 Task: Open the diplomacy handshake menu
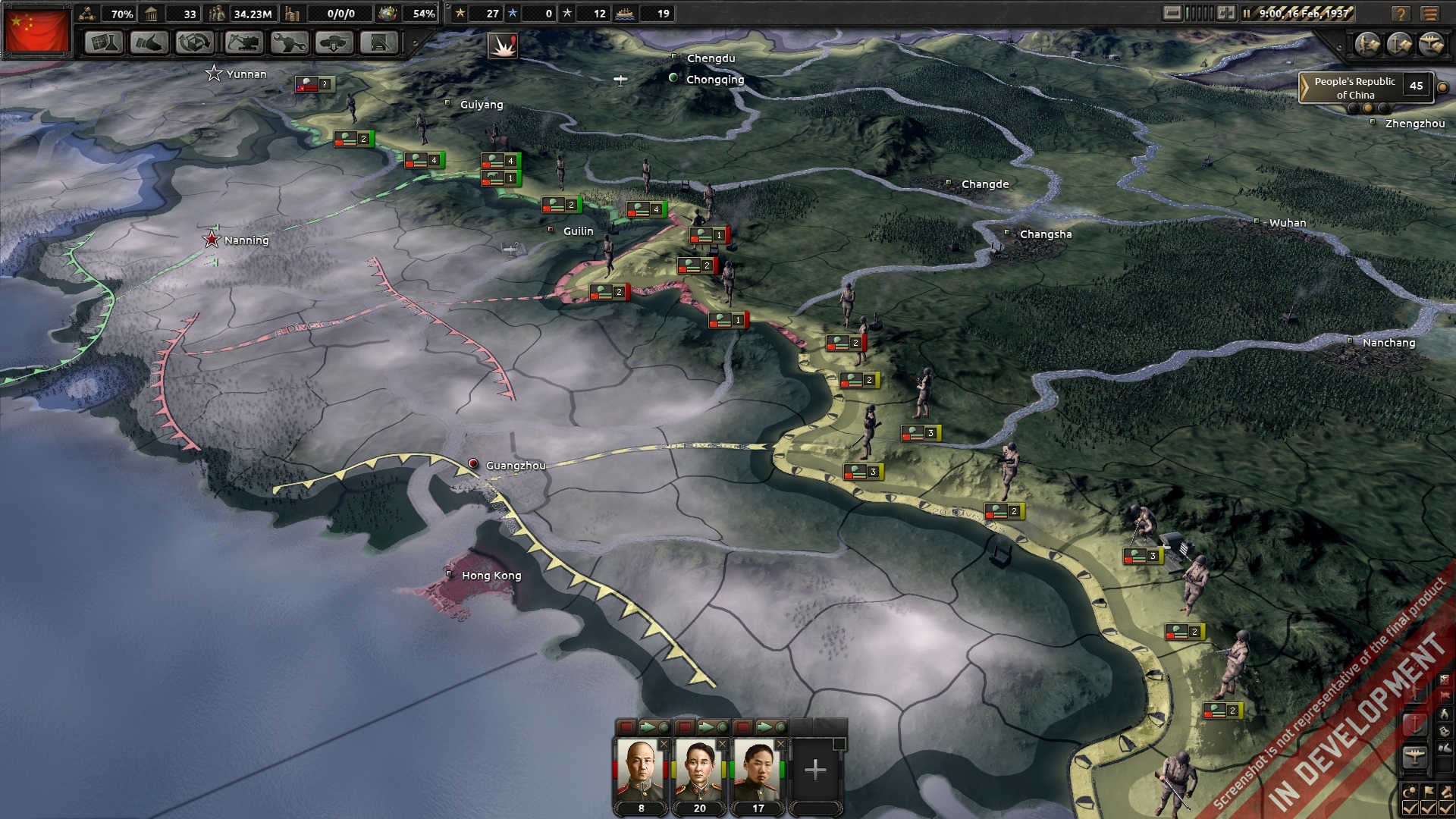[149, 43]
